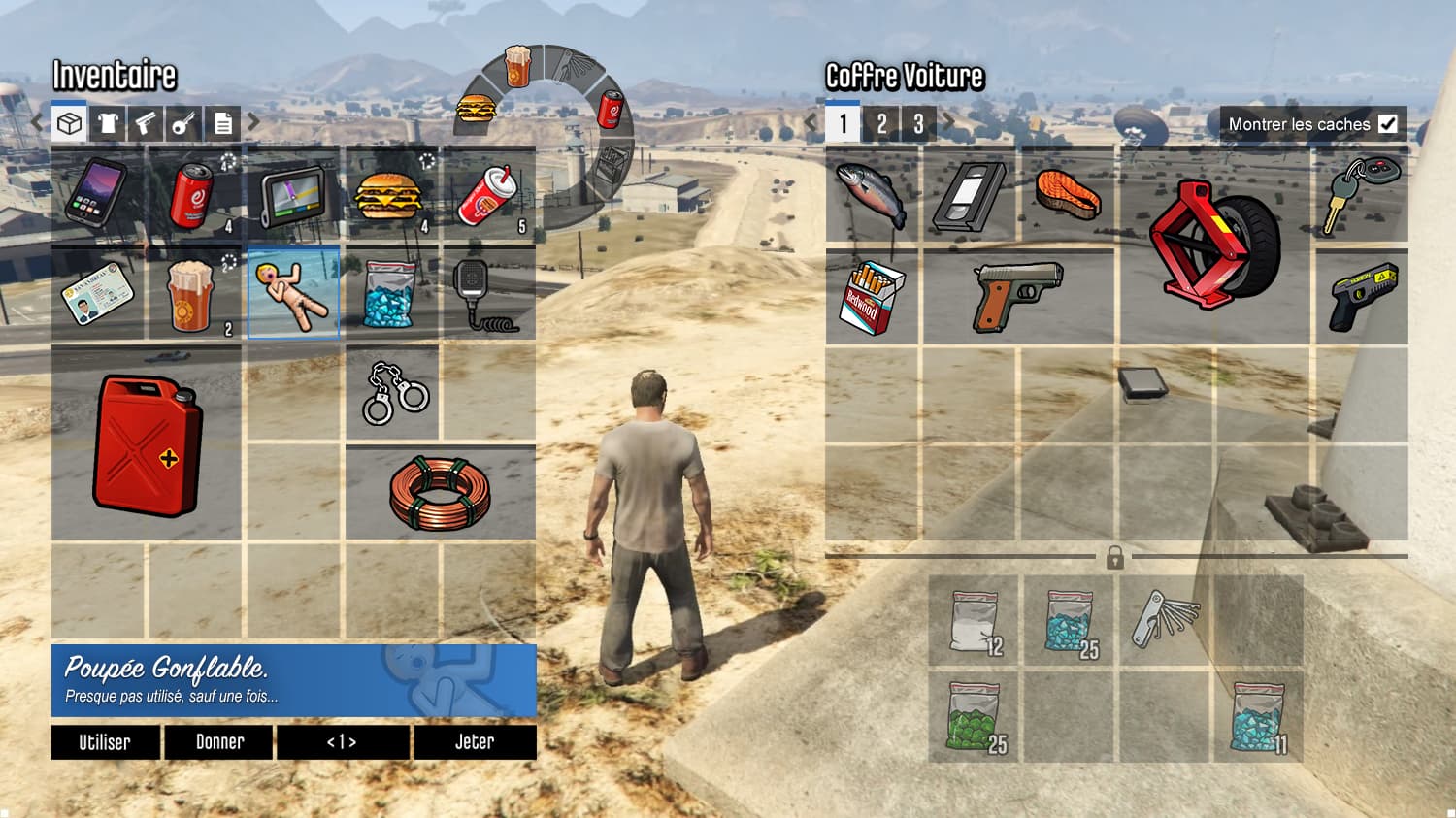Navigate left with the trunk arrow

pos(810,122)
